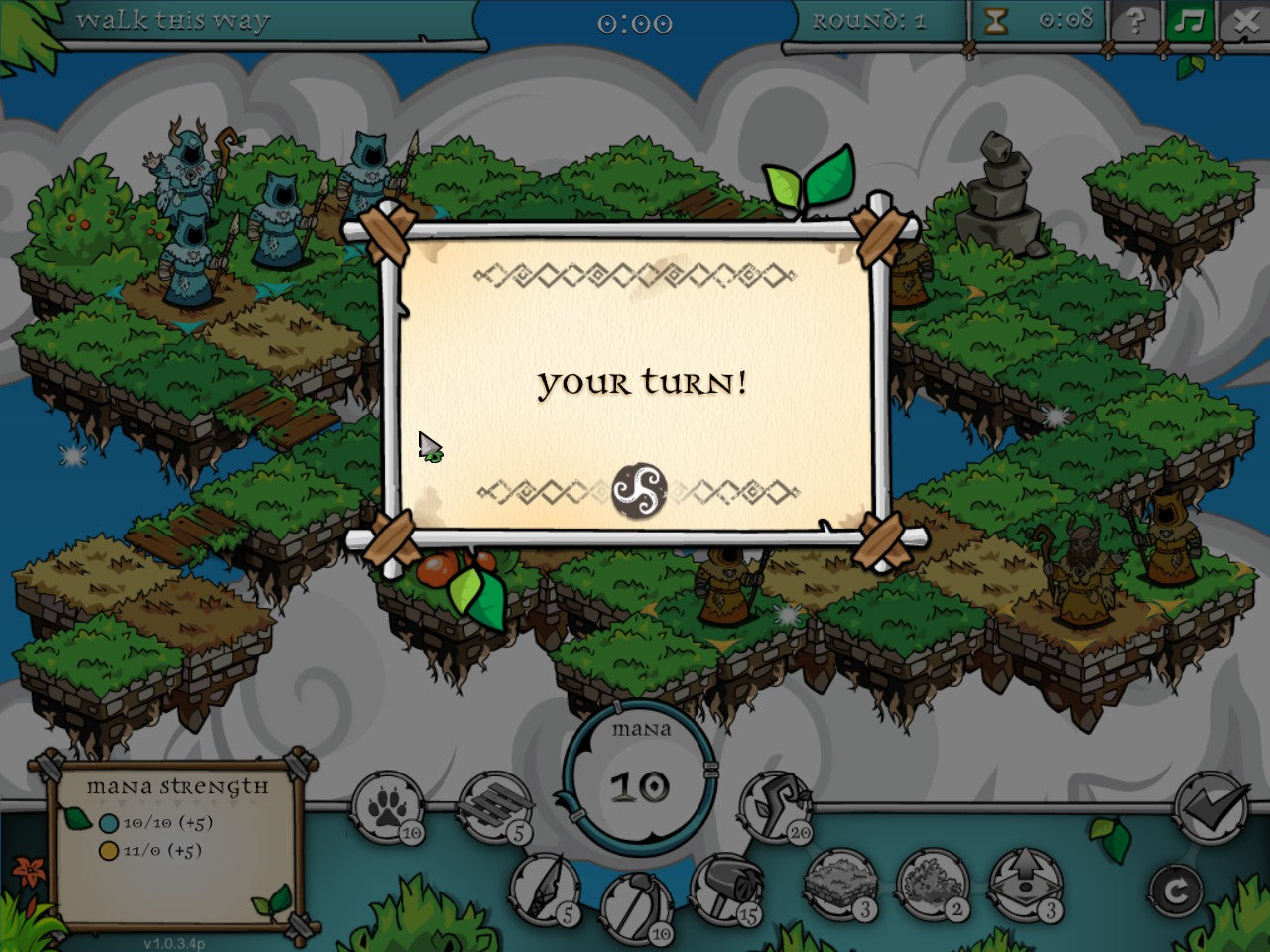Activate the spear ability costing 5
The image size is (1270, 952).
[x=545, y=889]
